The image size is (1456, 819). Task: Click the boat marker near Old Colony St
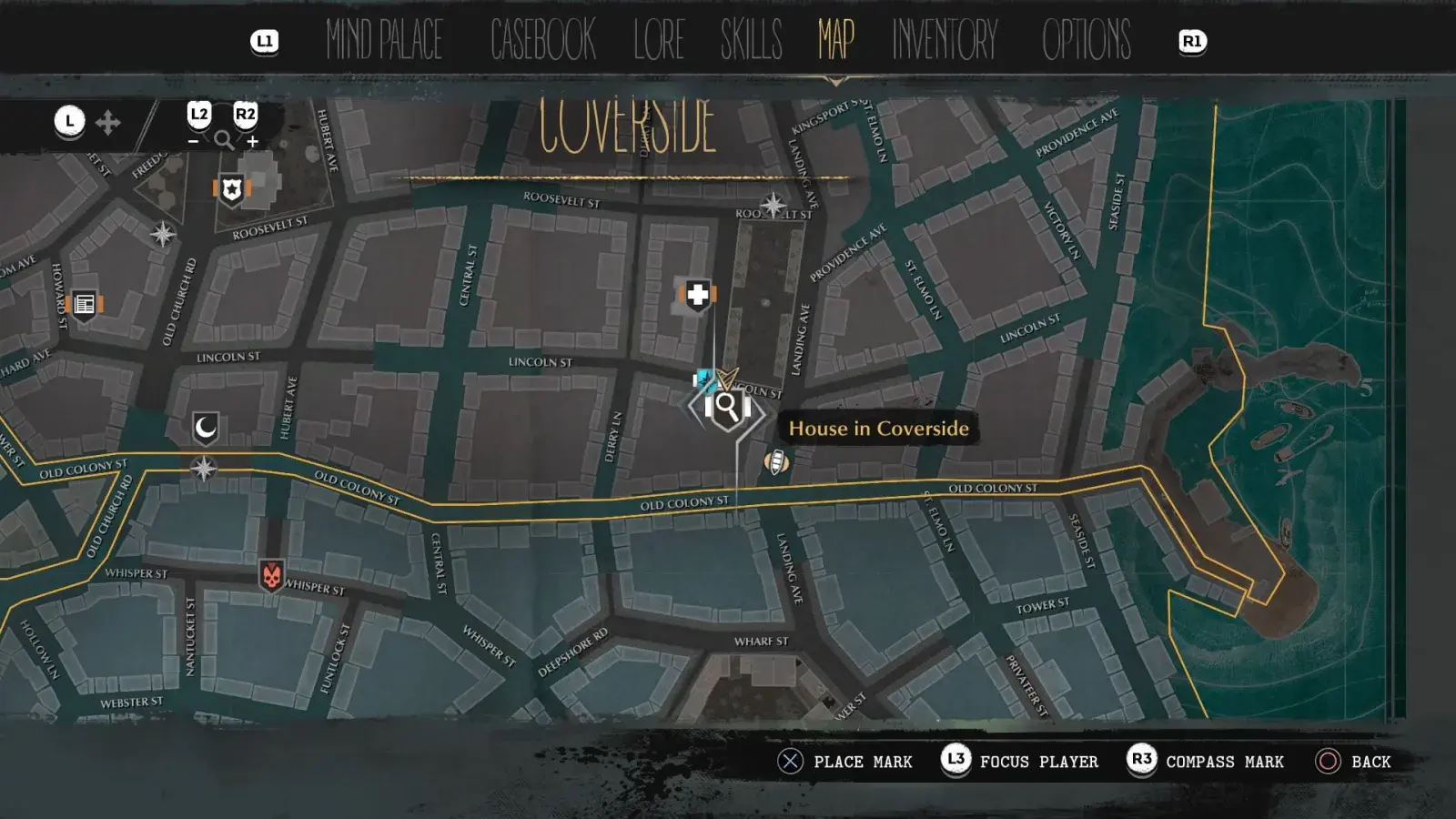776,461
